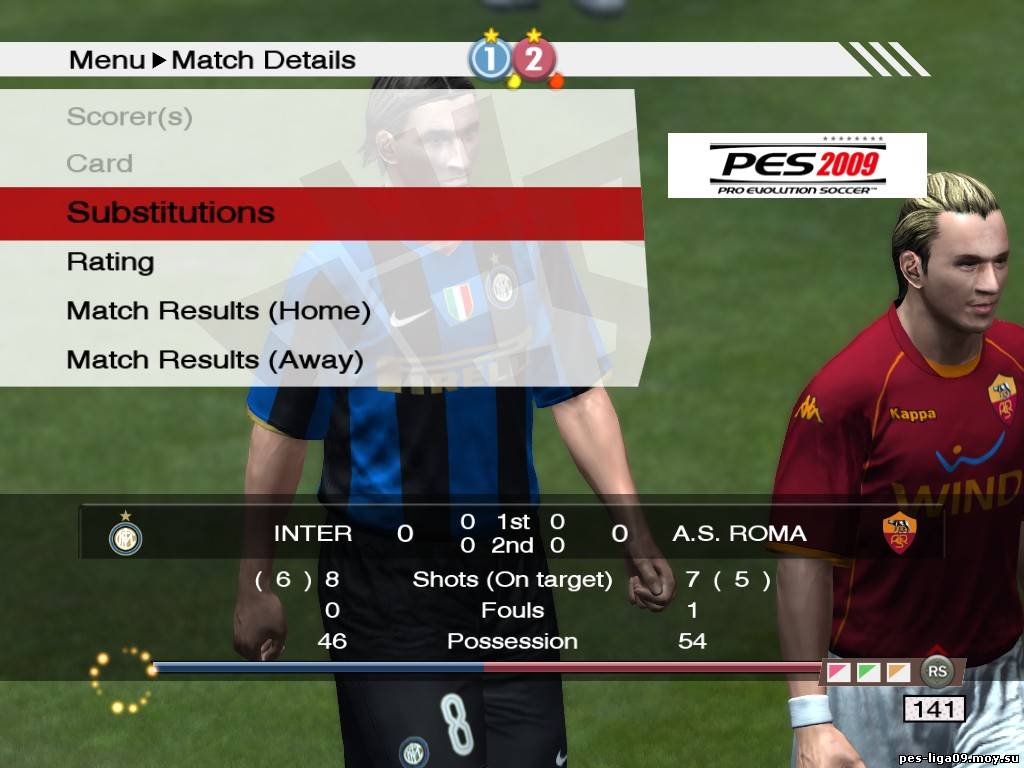Select the red player 2 badge
The image size is (1024, 768).
tap(535, 60)
